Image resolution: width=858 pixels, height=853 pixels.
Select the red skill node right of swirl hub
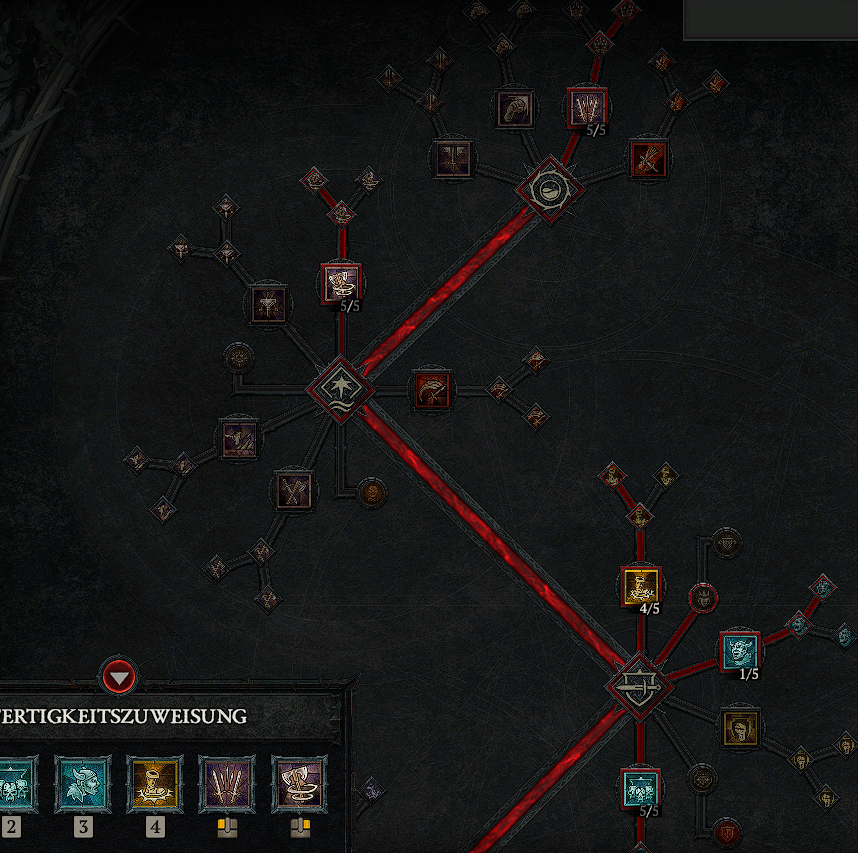click(648, 158)
